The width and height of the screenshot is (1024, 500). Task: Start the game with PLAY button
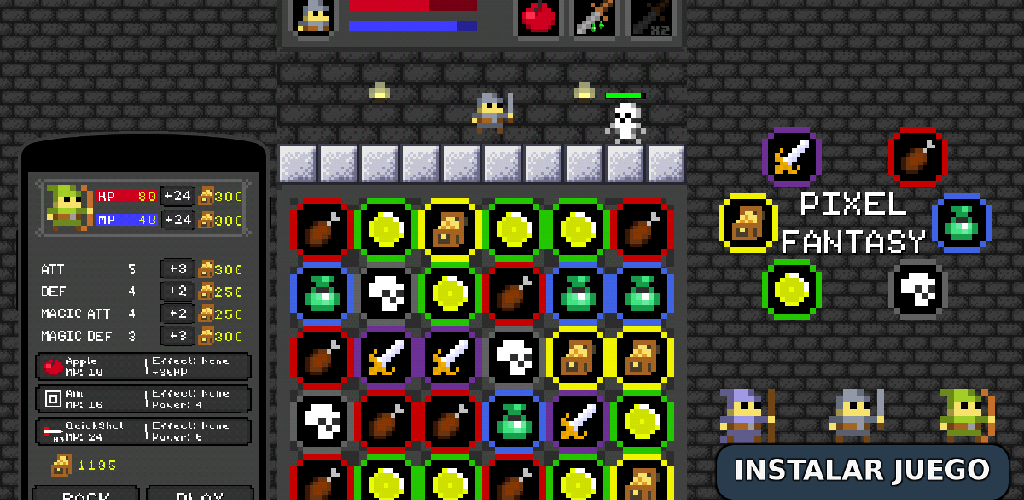tap(198, 494)
